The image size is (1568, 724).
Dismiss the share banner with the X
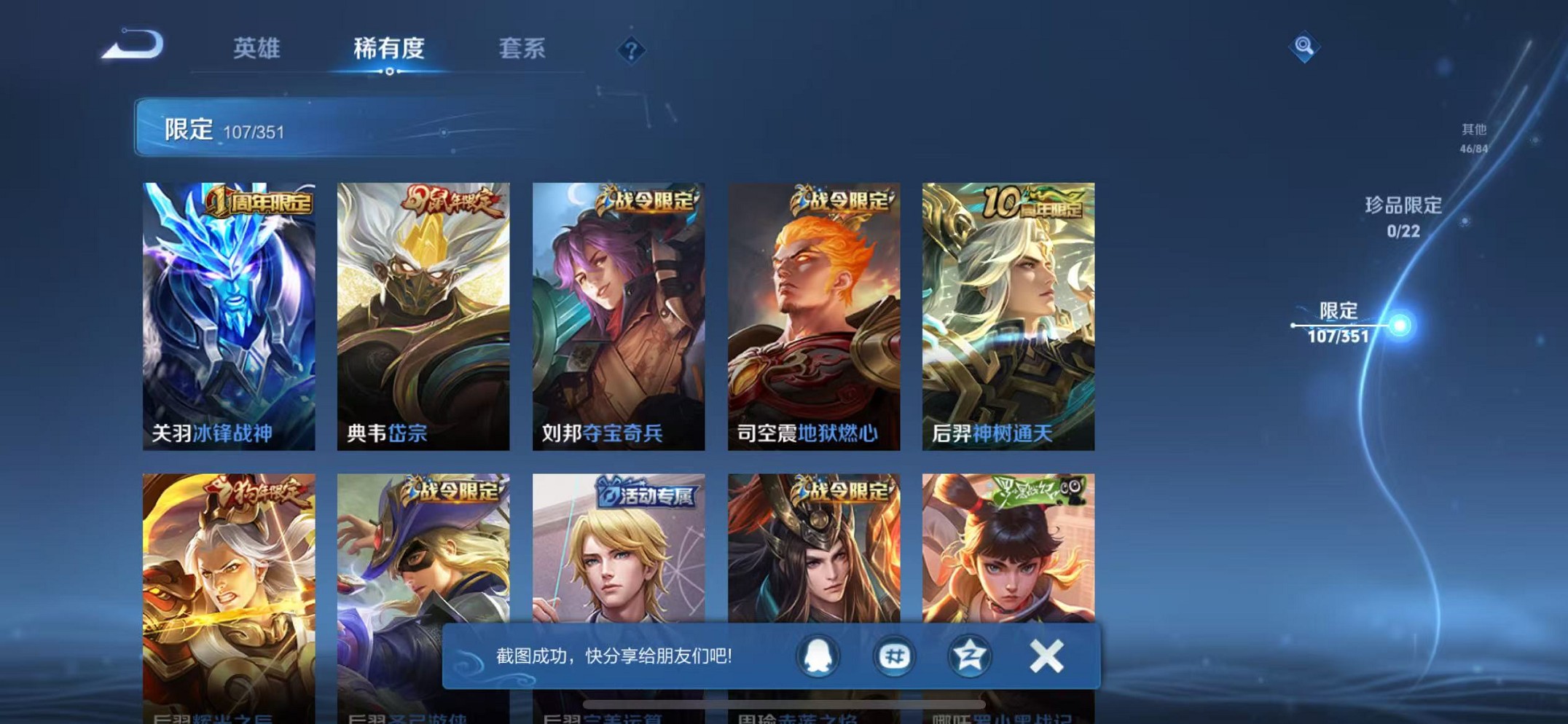tap(1047, 655)
